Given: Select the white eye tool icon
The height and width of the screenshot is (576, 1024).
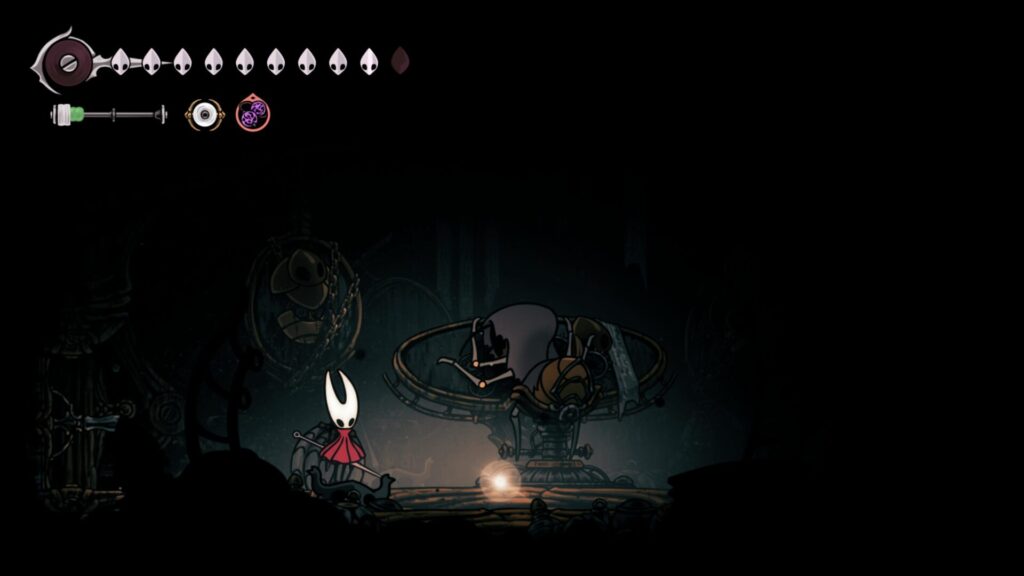Looking at the screenshot, I should (204, 115).
